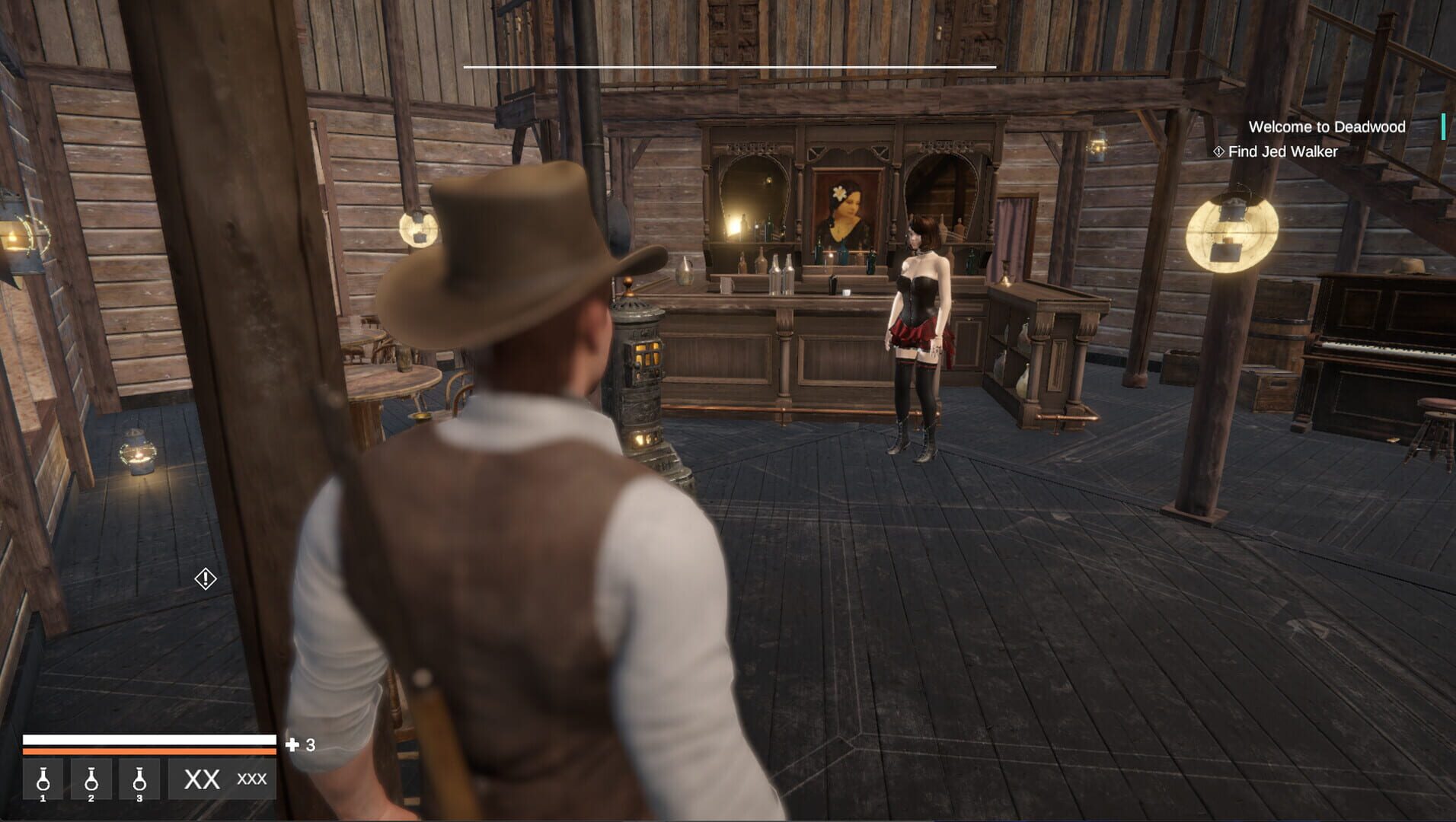Click the diamond objective marker icon
Screen dimensions: 1456x822
click(1218, 151)
